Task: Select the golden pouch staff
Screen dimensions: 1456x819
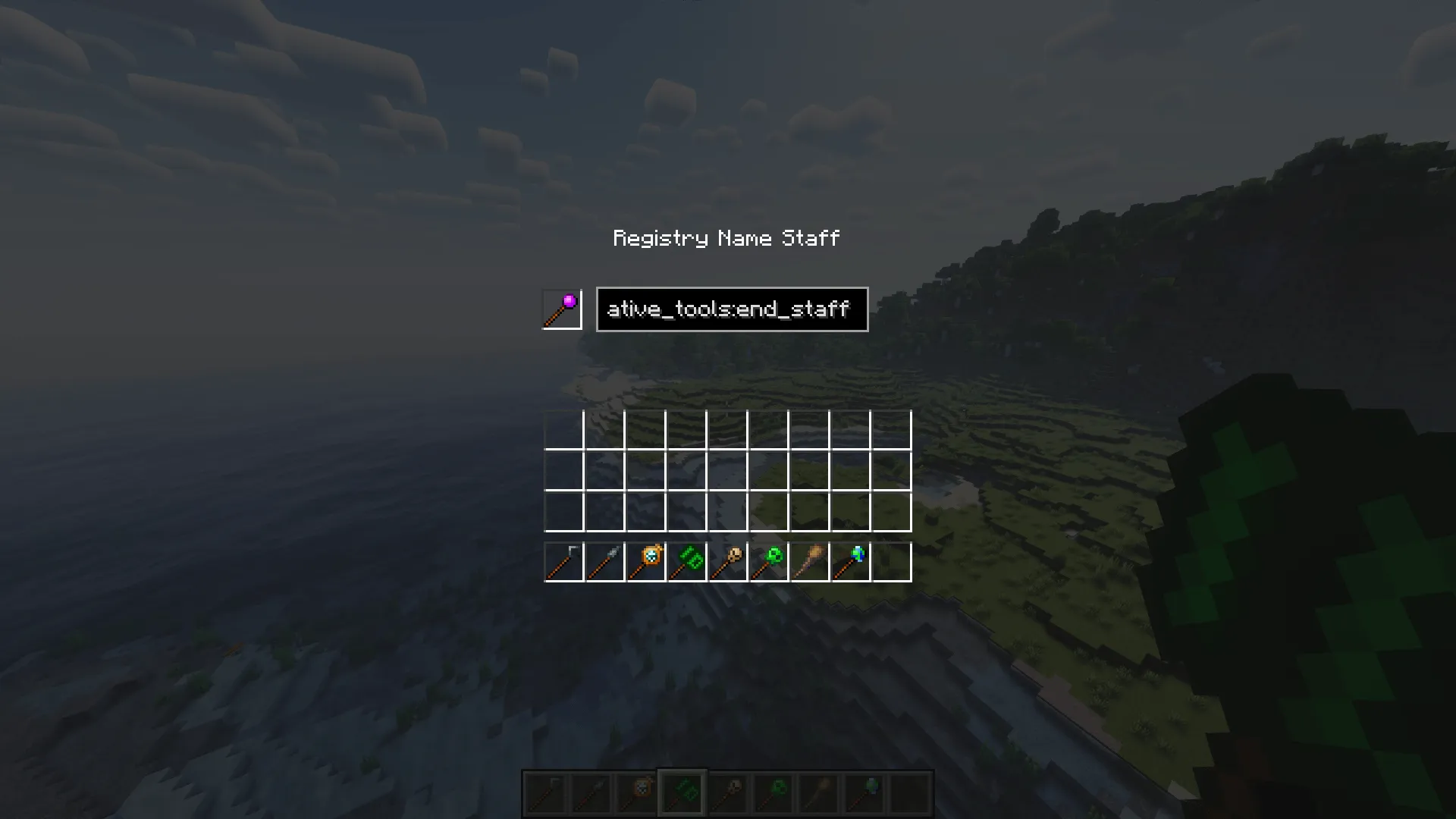Action: pyautogui.click(x=645, y=560)
